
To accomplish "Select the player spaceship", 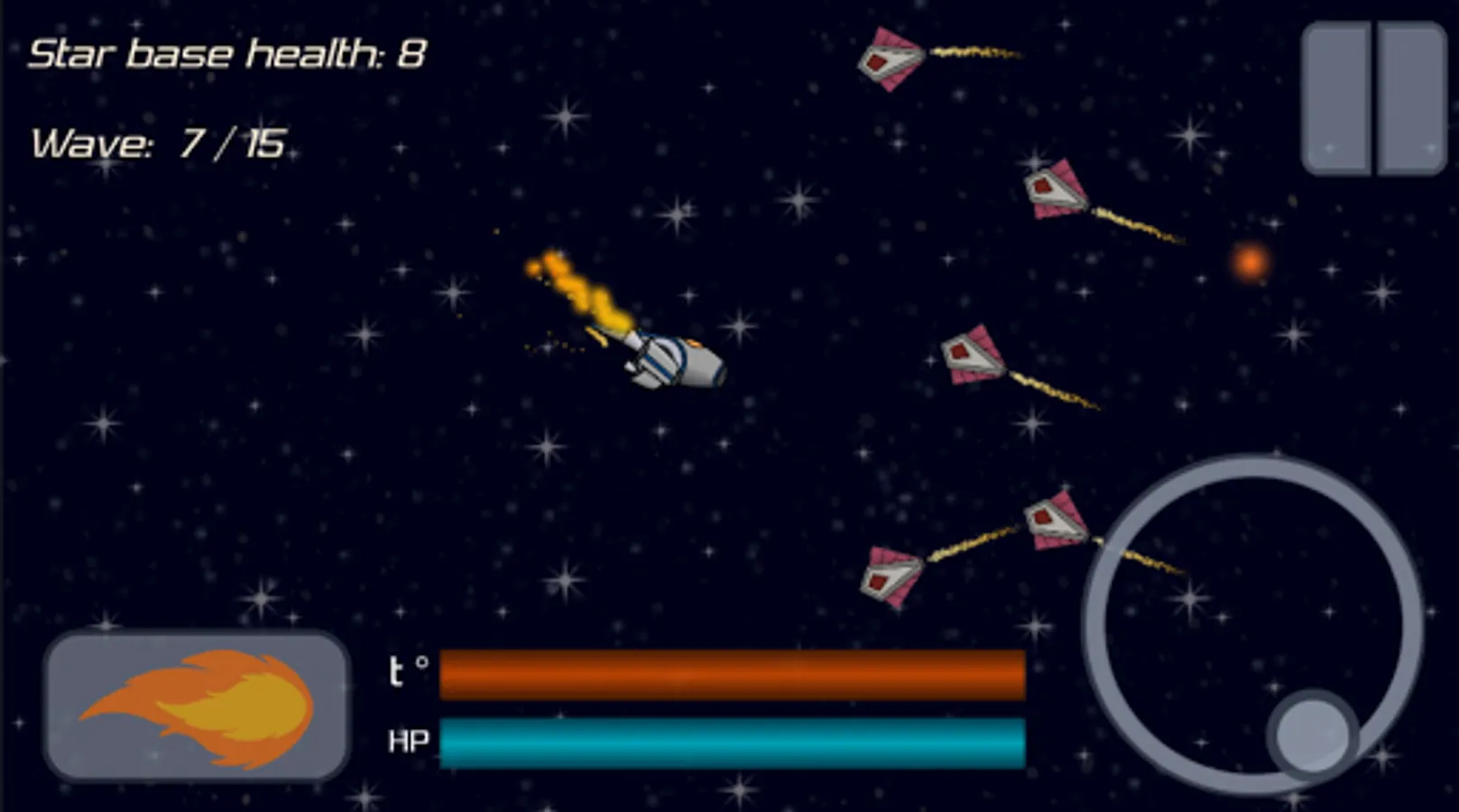I will [x=677, y=361].
